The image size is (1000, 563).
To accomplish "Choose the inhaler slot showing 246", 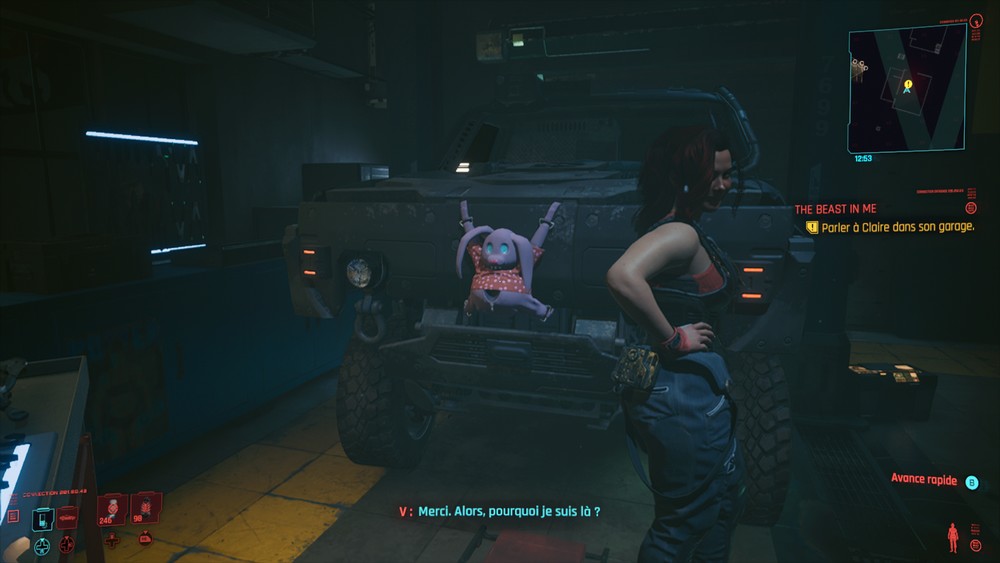I will 111,509.
